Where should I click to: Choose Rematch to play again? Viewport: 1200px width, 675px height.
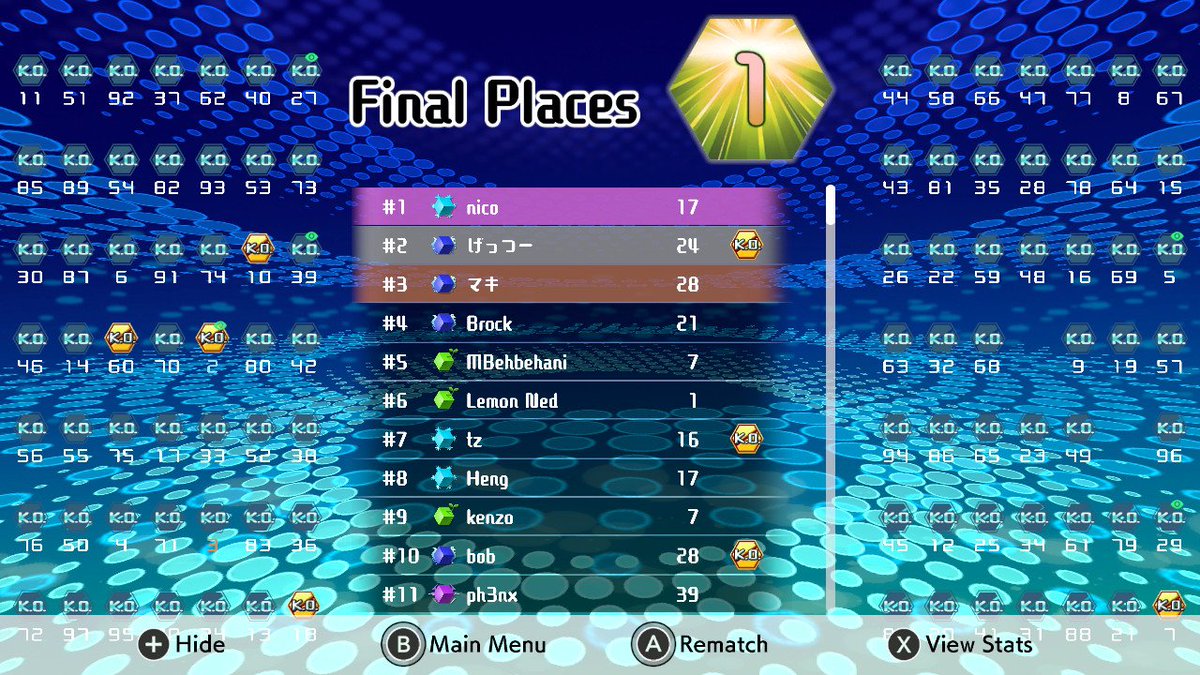701,645
